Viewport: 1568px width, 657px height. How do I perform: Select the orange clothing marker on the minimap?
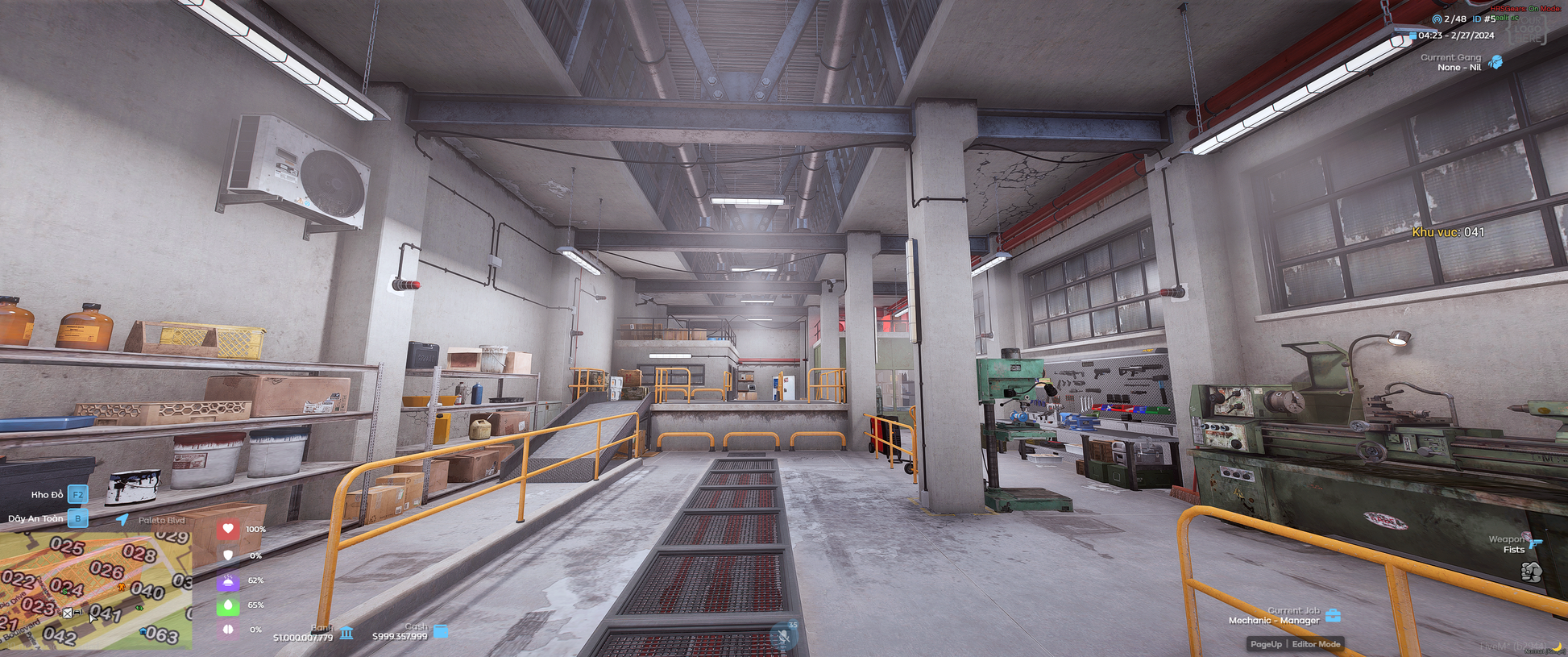(x=122, y=587)
